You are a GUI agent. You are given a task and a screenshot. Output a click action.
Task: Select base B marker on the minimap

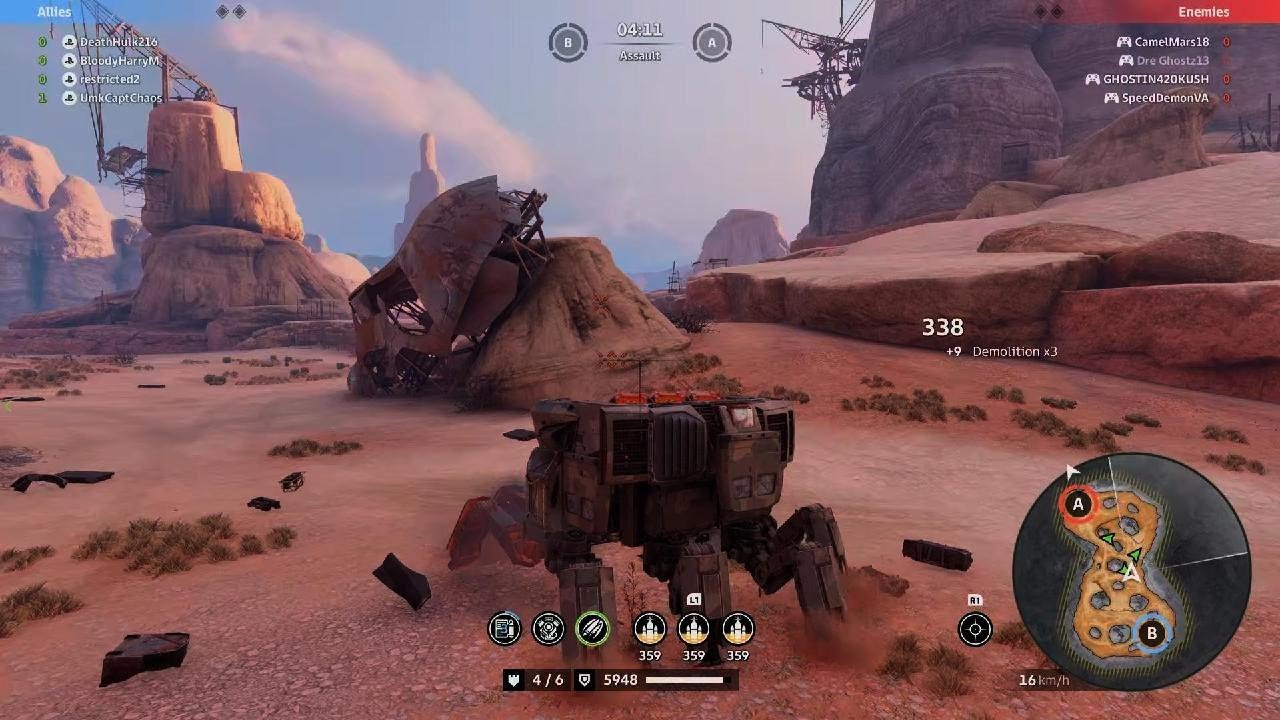(x=1151, y=633)
